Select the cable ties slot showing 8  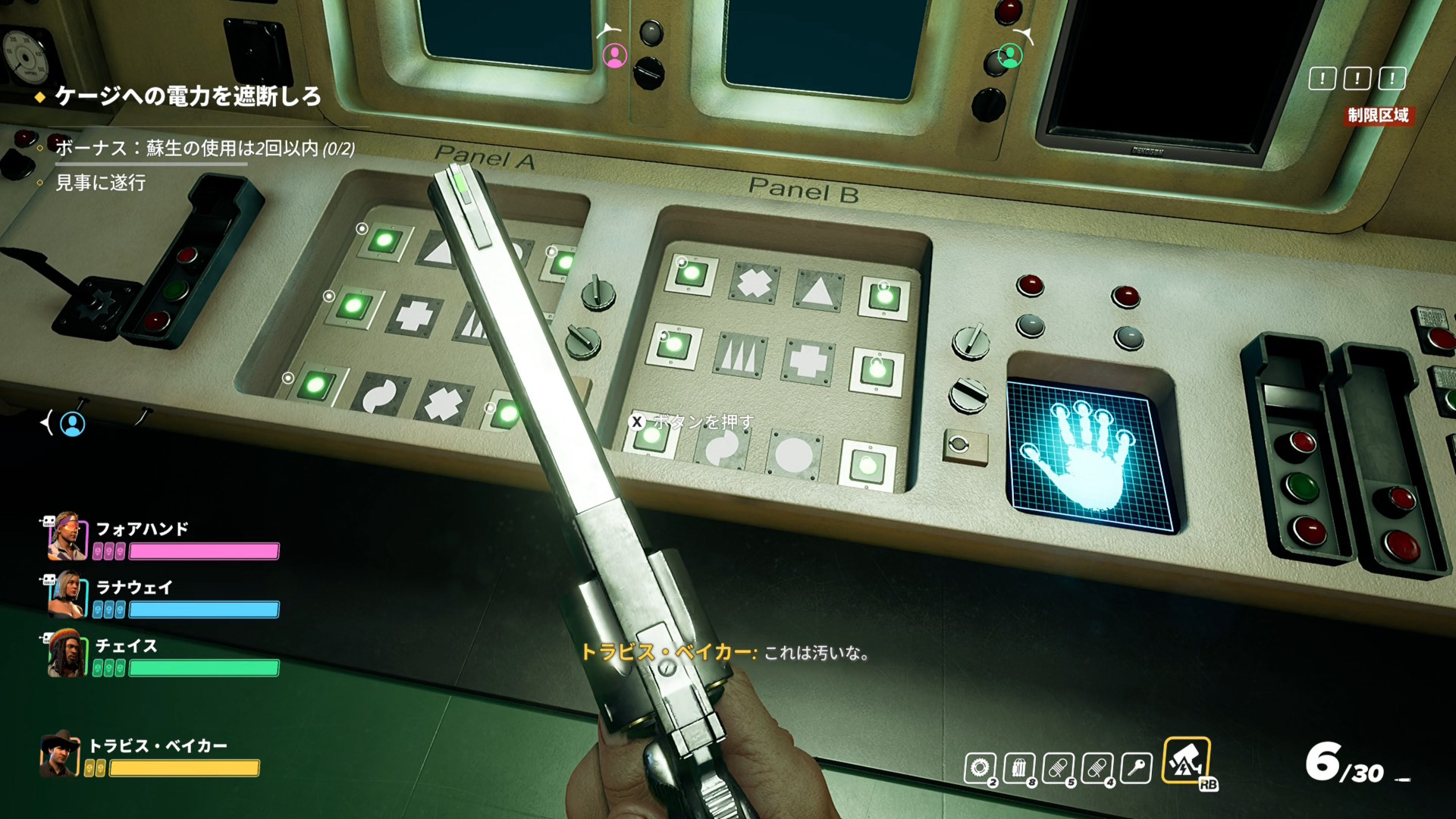tap(1018, 768)
